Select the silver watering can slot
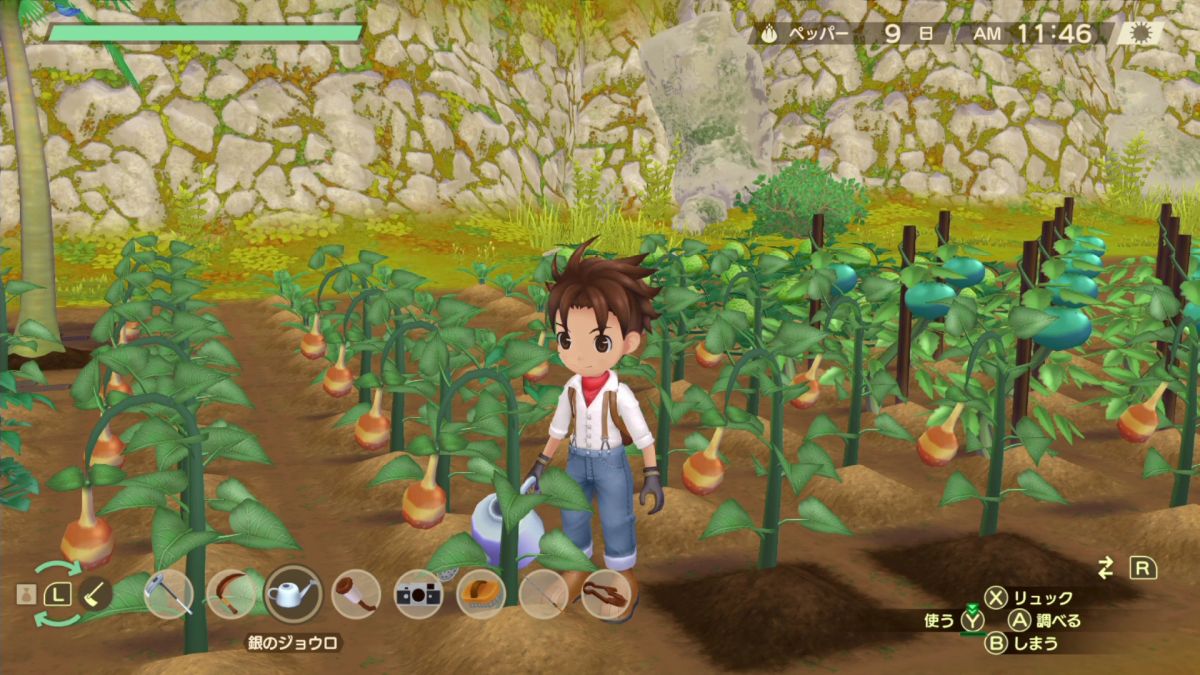The image size is (1200, 675). point(293,594)
